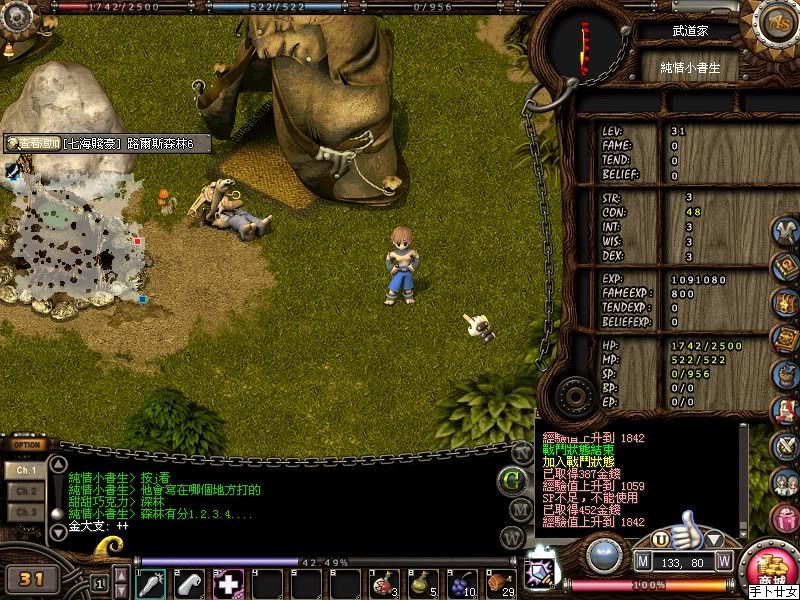Switch to chat channel Ch.1
The image size is (800, 600).
(x=26, y=469)
